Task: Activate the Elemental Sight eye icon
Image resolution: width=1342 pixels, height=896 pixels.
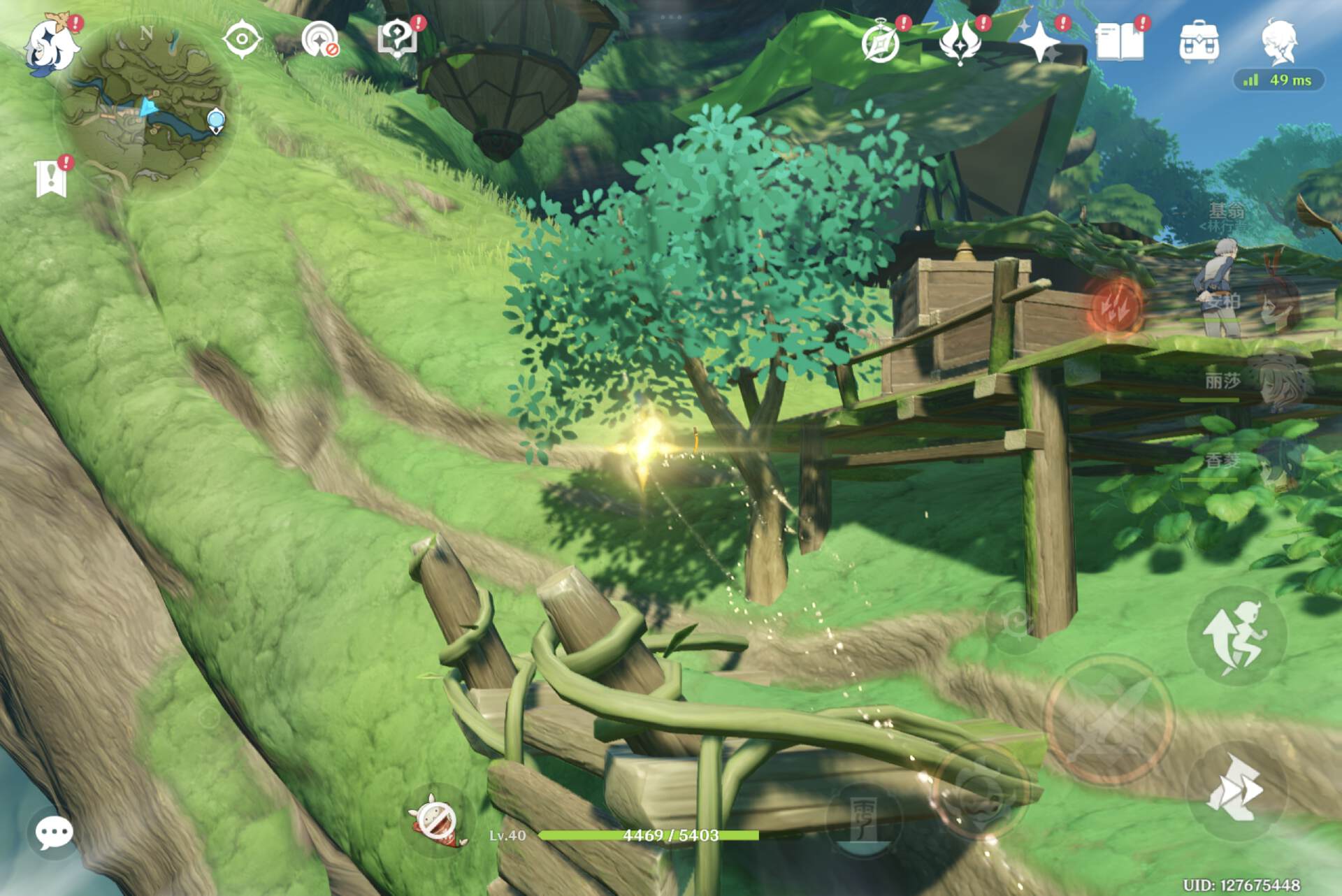Action: click(x=242, y=39)
